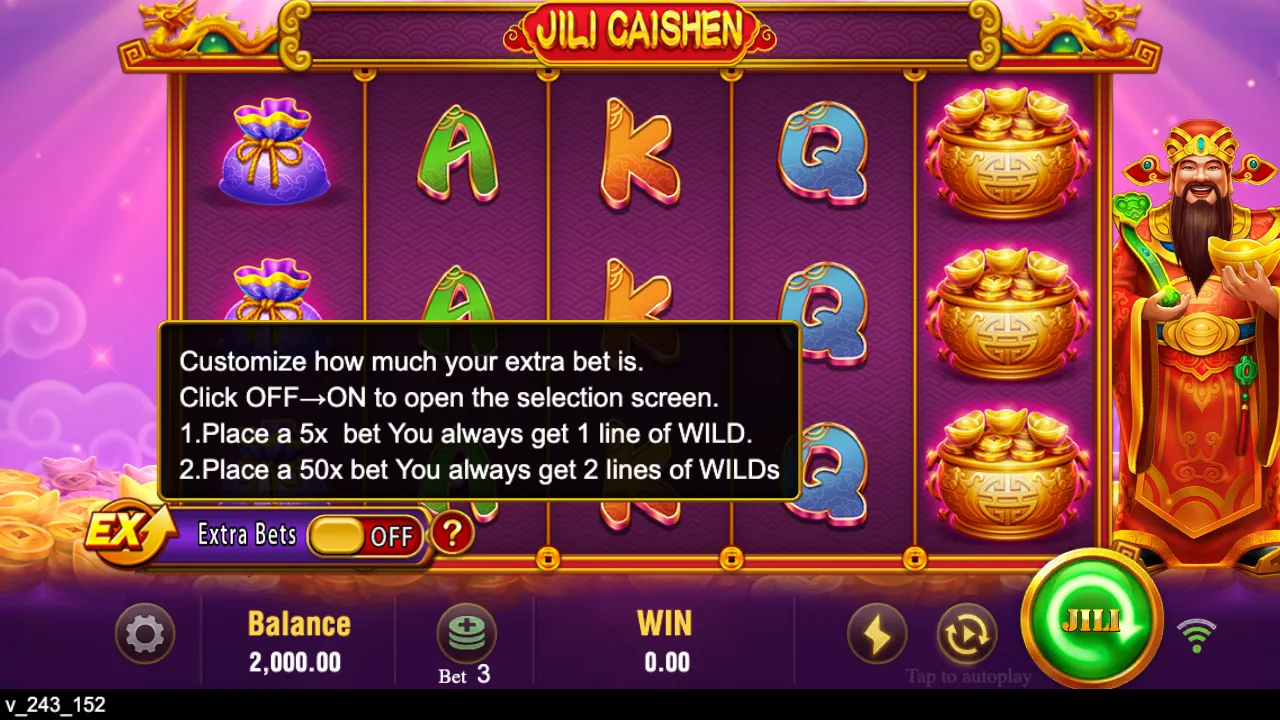1280x720 pixels.
Task: Open help using the question mark icon
Action: point(452,534)
